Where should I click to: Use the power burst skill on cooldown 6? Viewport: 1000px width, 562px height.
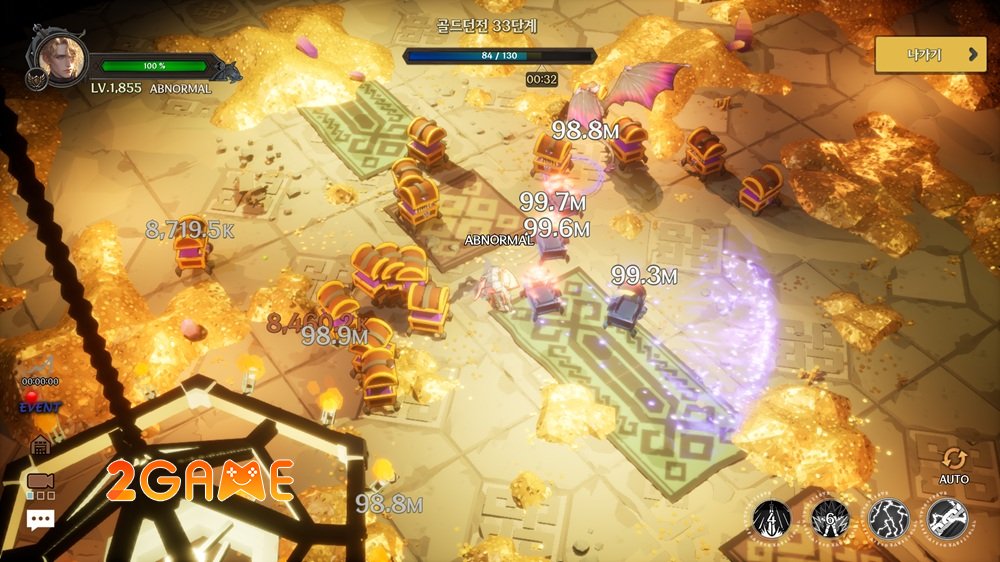point(830,518)
